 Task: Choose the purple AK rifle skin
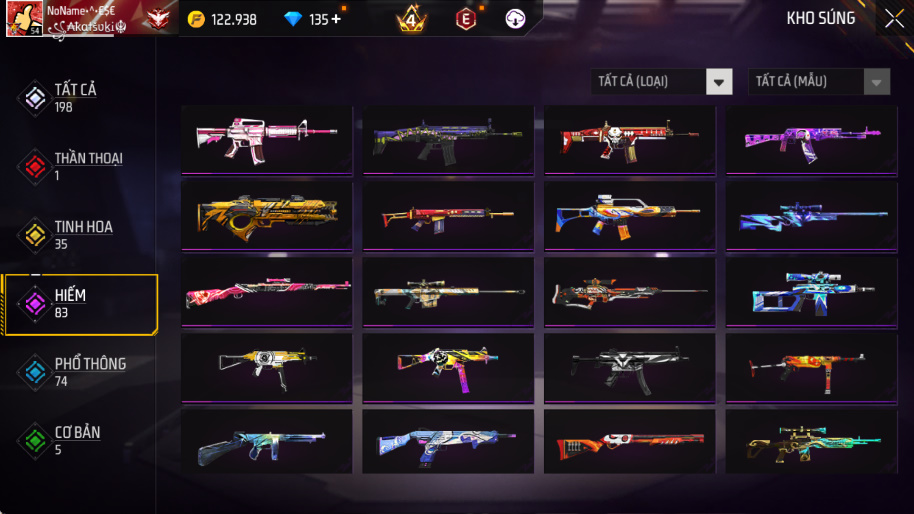click(811, 139)
